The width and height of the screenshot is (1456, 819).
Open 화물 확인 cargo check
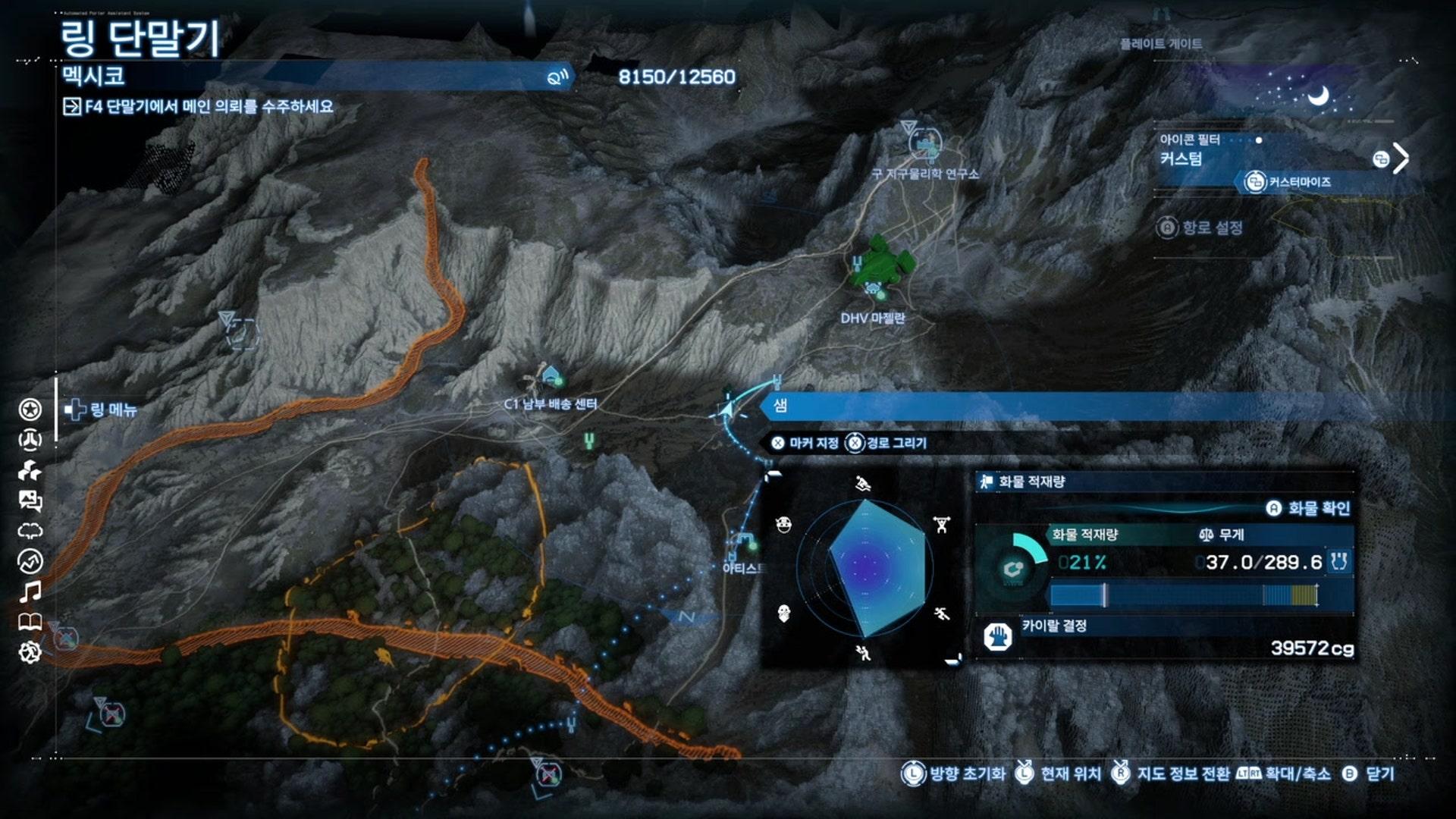(x=1309, y=508)
